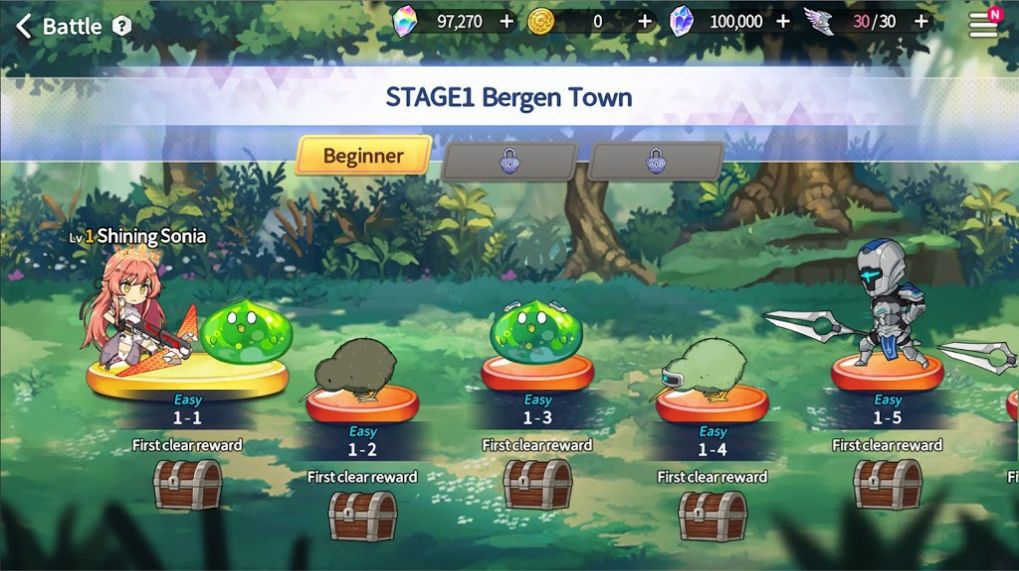
Task: Inspect the 1-4 first clear reward chest
Action: pyautogui.click(x=712, y=516)
